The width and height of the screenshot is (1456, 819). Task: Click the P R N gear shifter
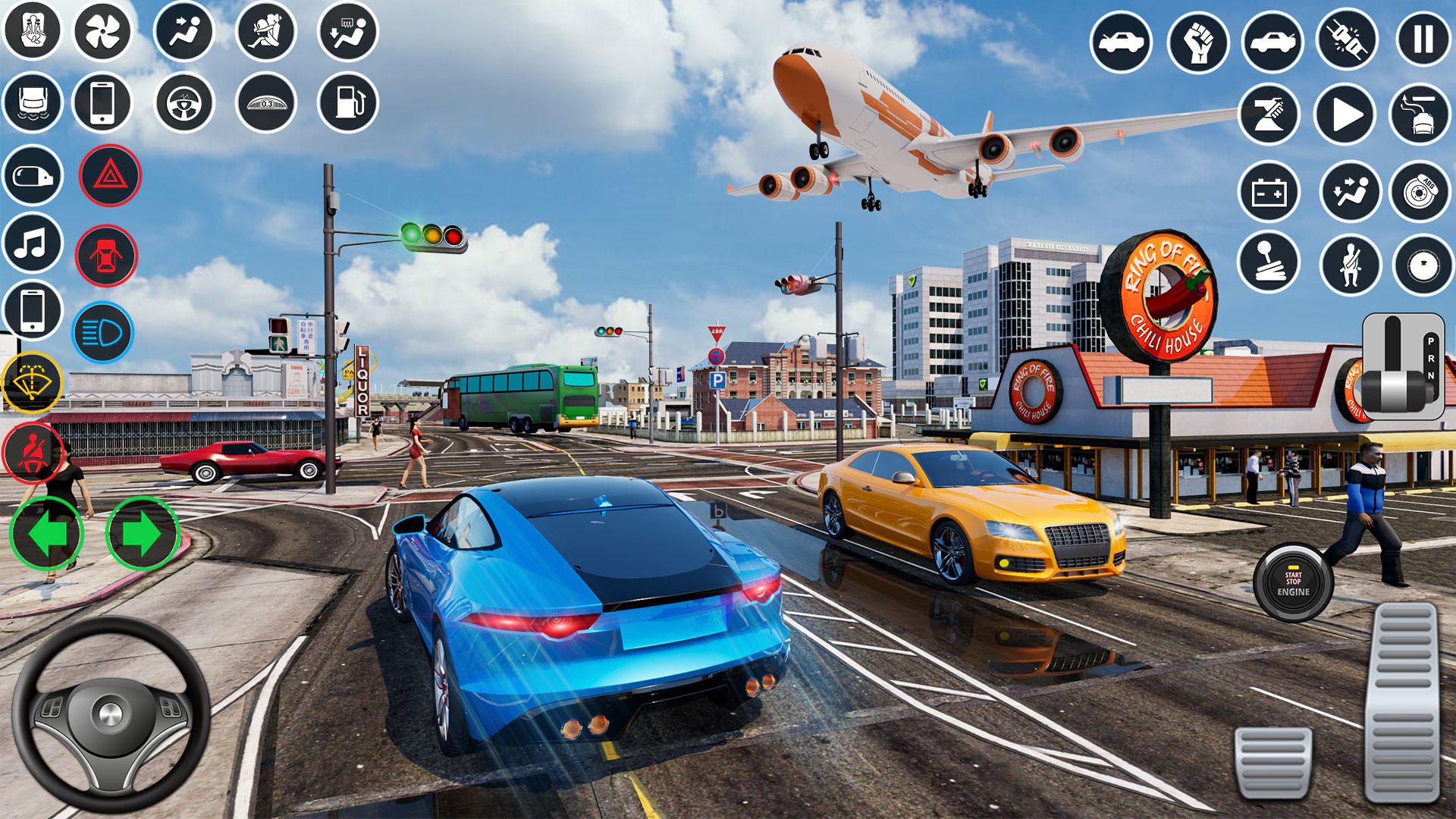[x=1403, y=367]
